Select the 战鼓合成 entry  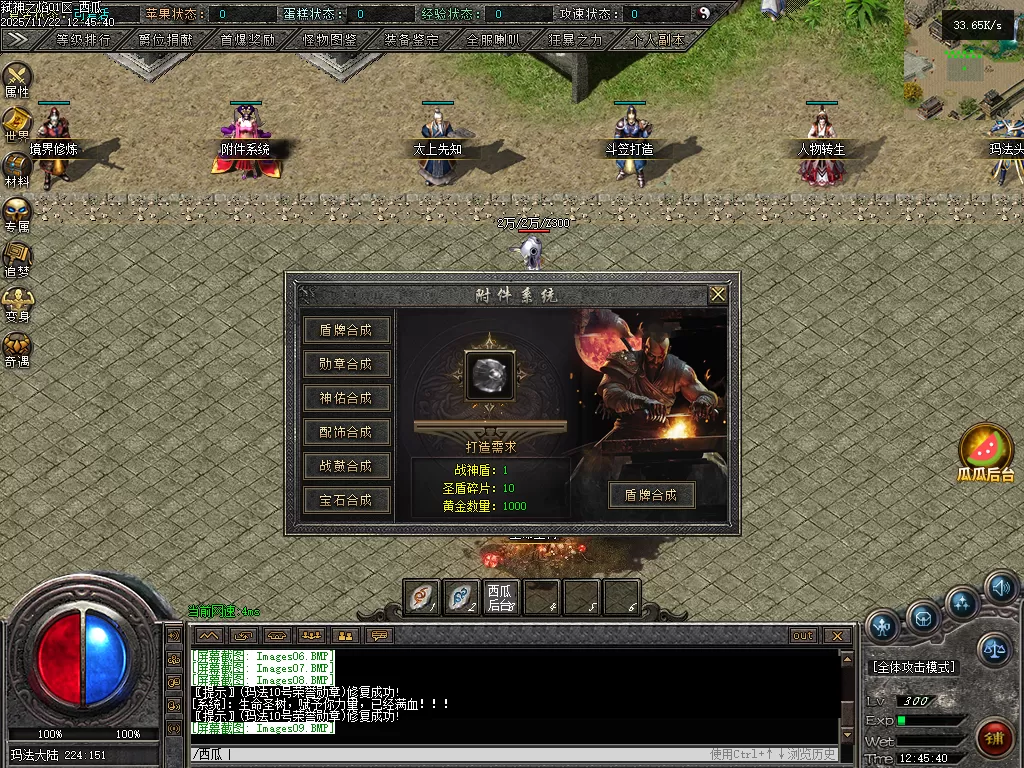[x=346, y=466]
